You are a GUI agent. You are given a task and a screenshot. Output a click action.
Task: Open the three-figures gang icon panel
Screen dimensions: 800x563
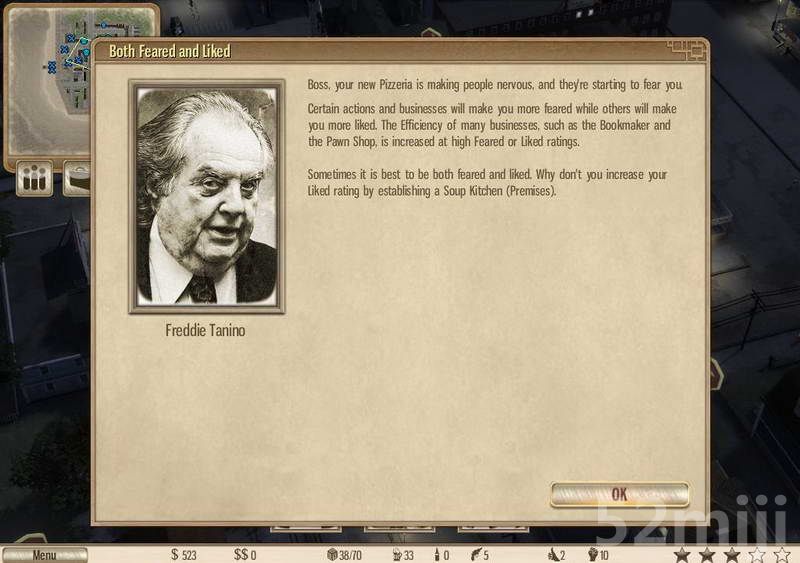pyautogui.click(x=36, y=180)
